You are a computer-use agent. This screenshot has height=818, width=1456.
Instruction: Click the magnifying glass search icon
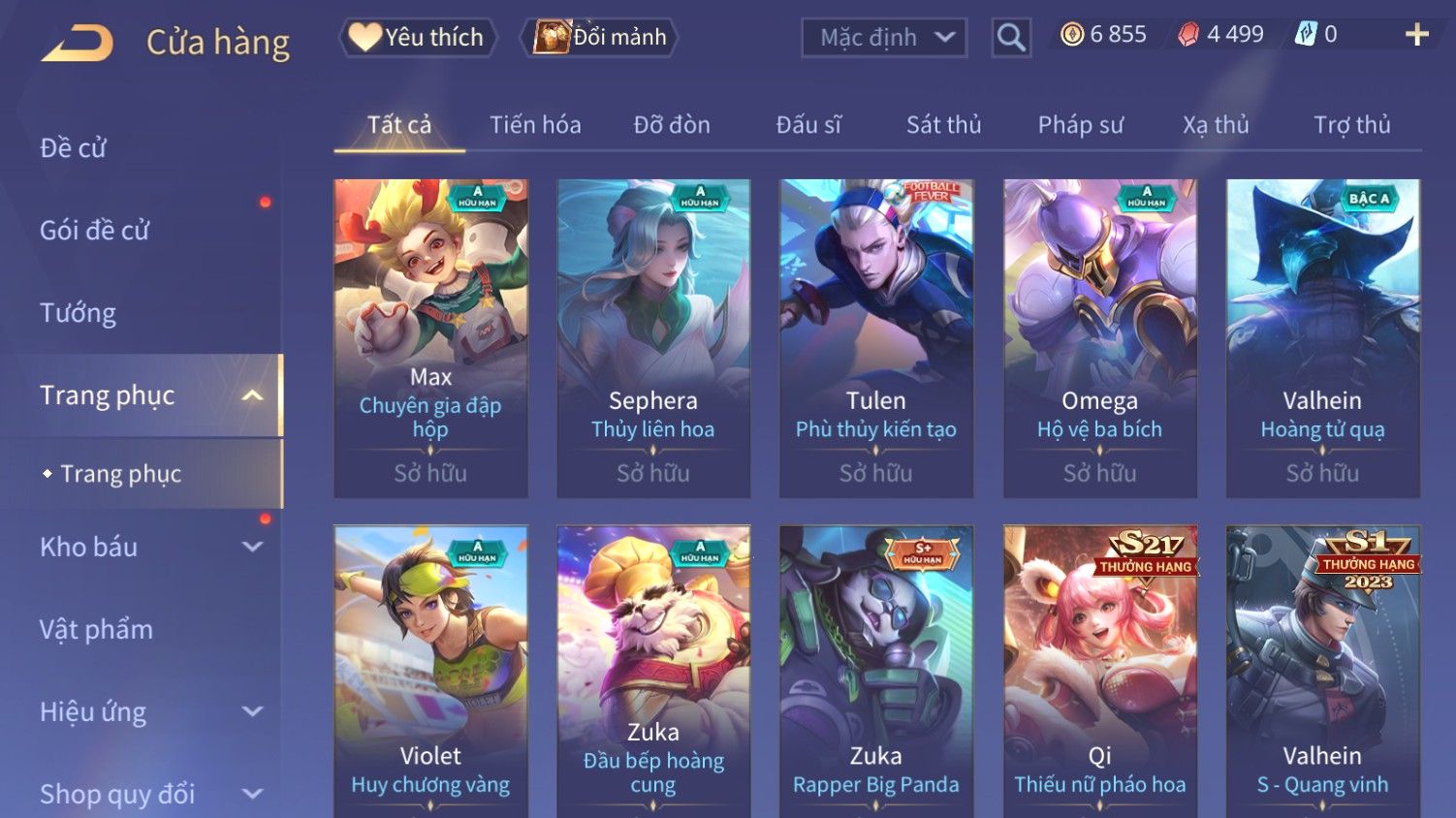click(1011, 38)
